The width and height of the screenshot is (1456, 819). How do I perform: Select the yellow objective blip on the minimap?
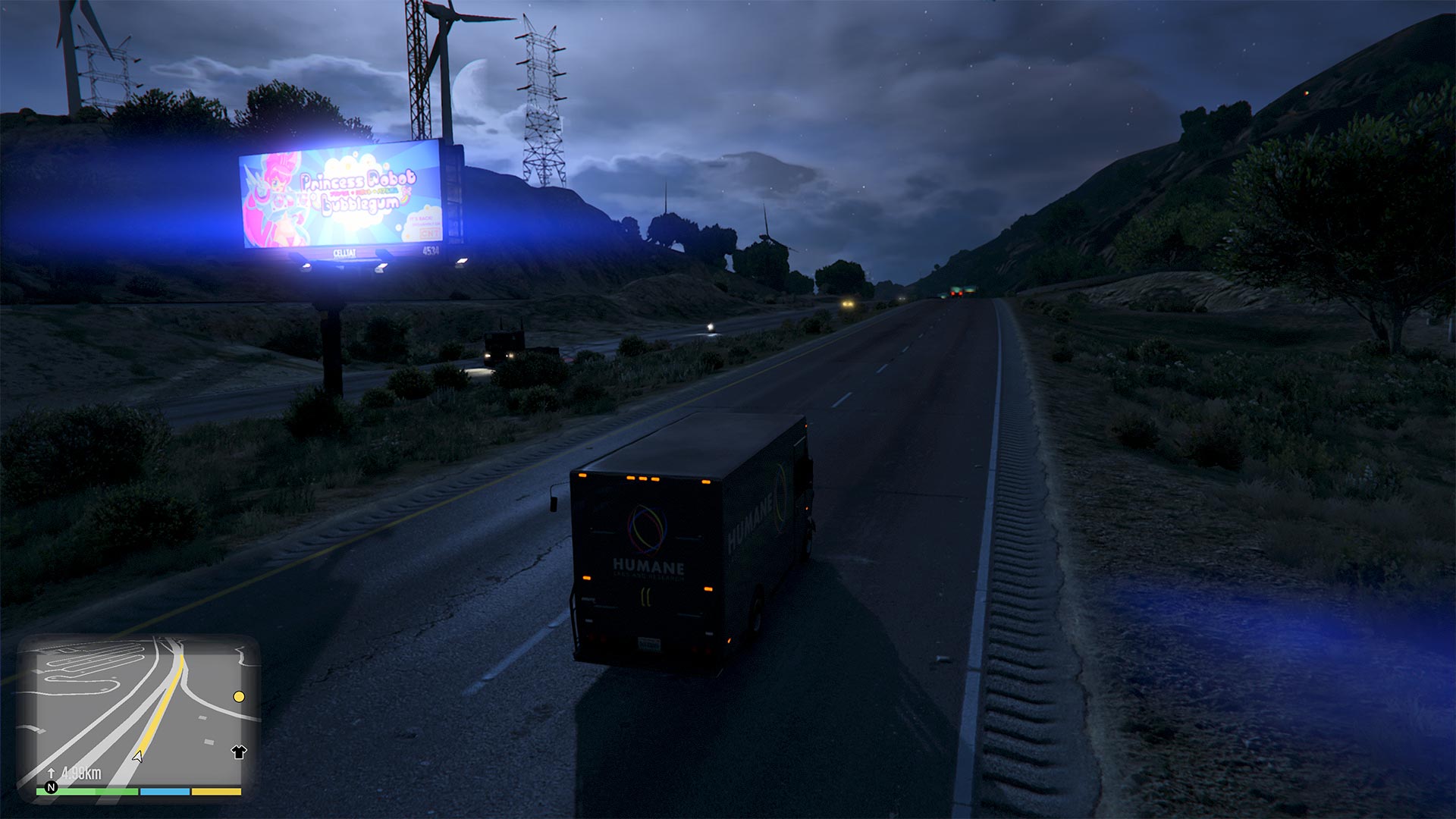(239, 696)
